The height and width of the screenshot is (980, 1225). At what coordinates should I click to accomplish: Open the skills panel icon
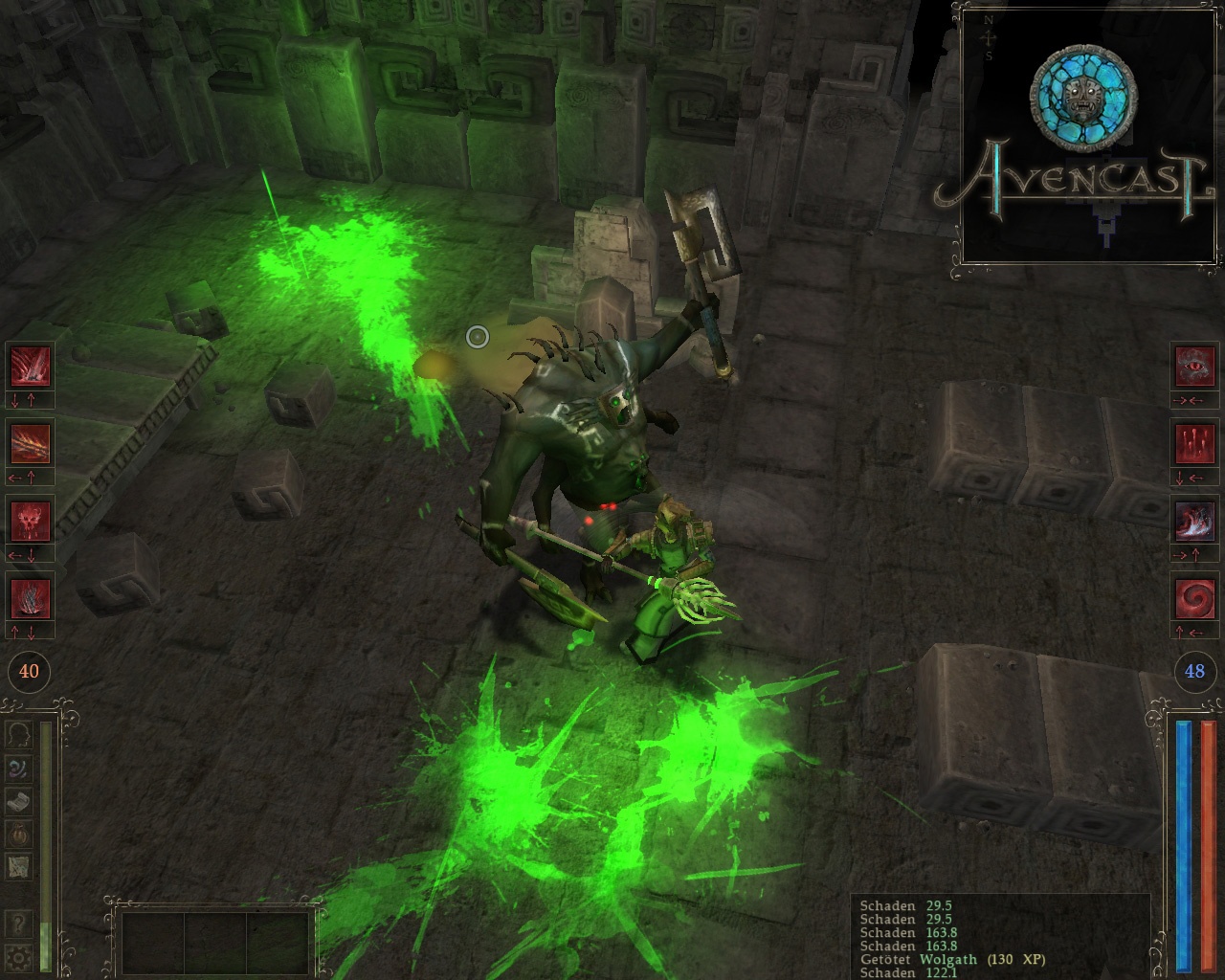(x=17, y=768)
